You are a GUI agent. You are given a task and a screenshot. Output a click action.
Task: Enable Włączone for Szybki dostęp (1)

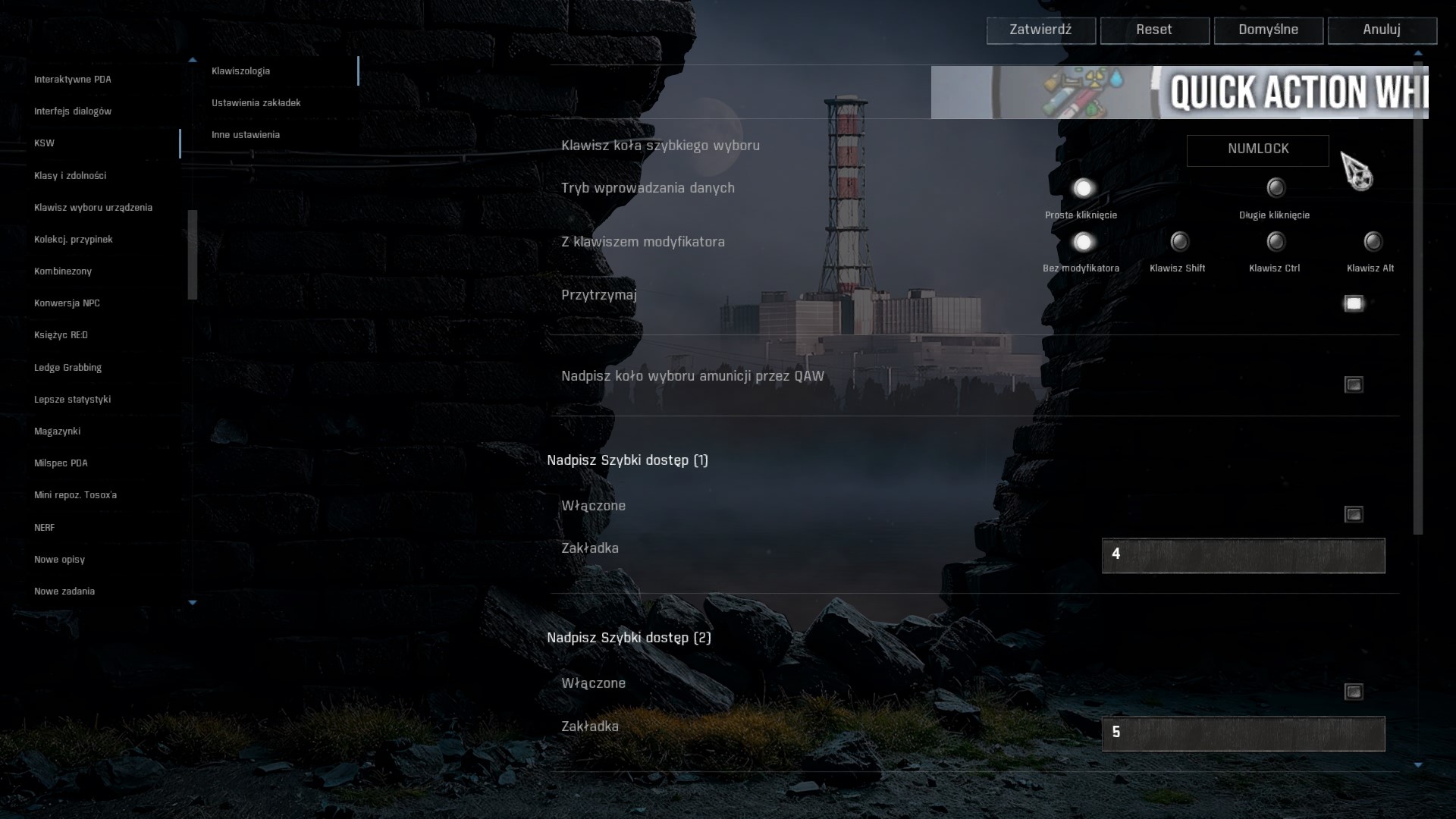(1354, 515)
